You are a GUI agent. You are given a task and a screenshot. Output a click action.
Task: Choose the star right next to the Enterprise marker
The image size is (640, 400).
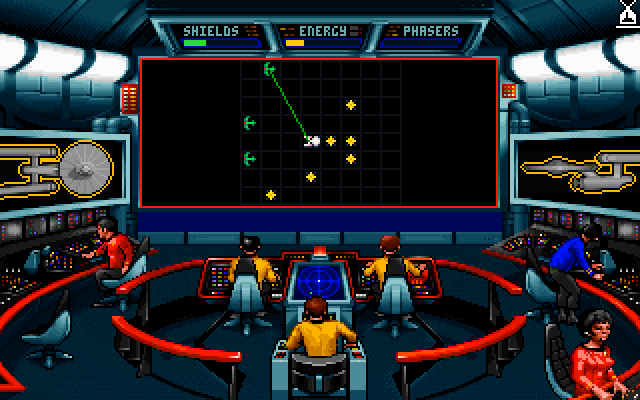[x=331, y=141]
